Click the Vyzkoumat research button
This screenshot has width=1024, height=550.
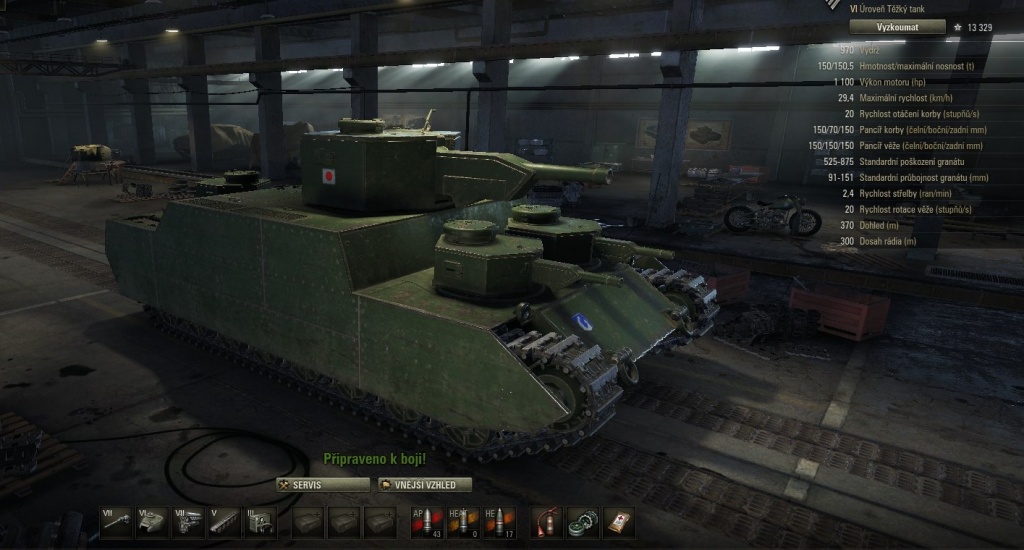point(897,27)
